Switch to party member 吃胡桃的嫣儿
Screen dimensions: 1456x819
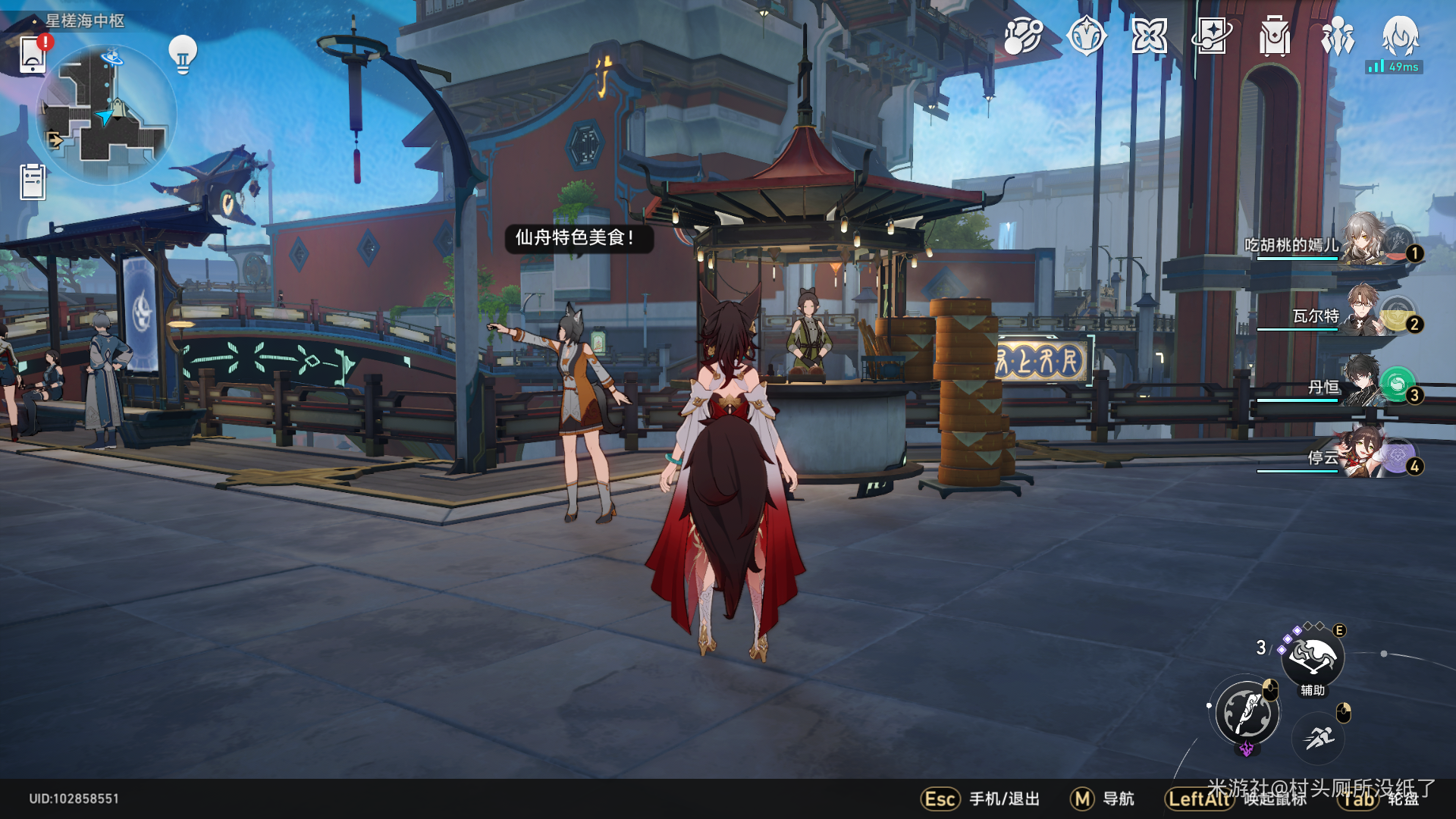[x=1365, y=243]
